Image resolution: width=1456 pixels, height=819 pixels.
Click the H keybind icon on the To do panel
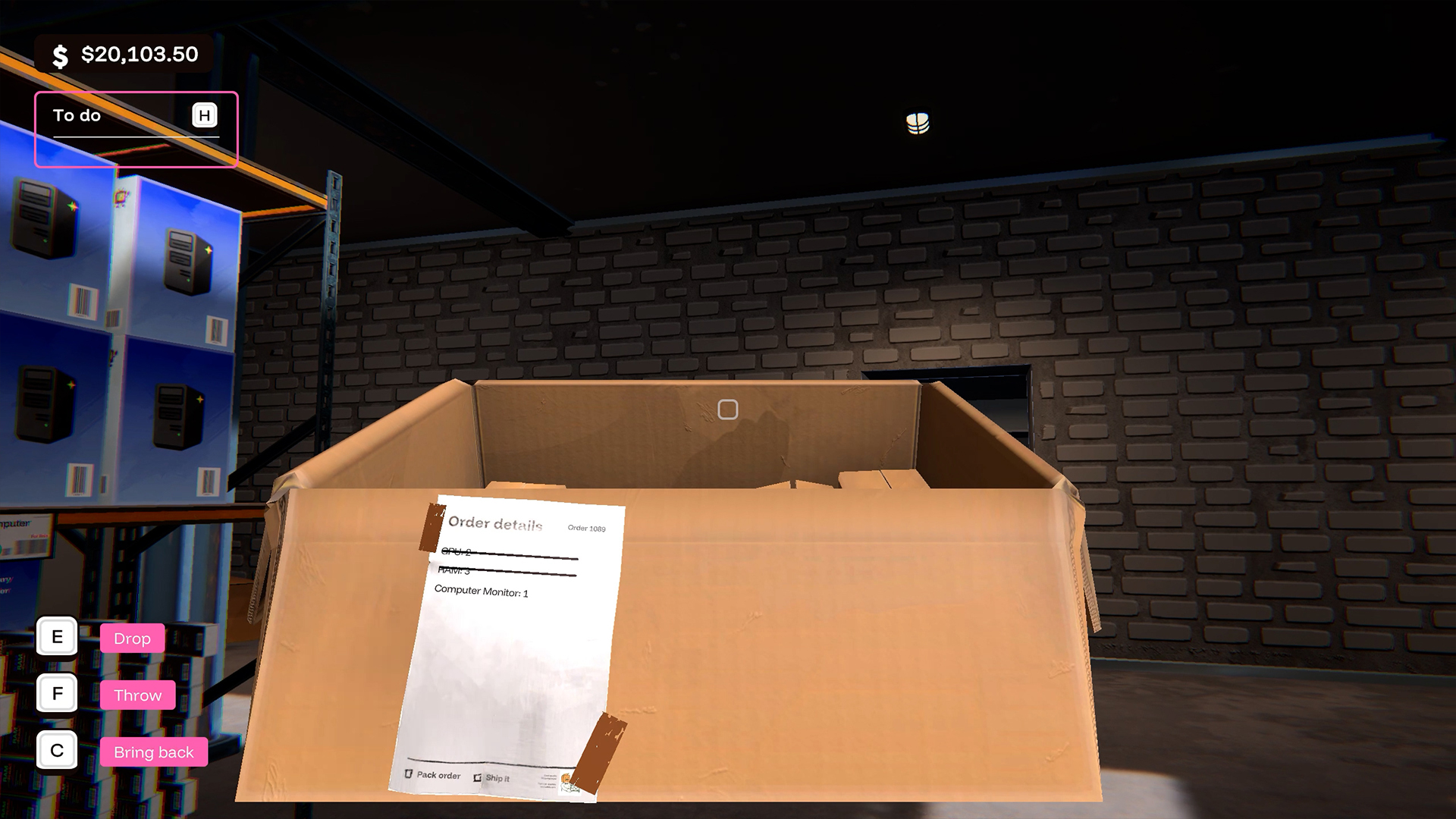click(x=203, y=115)
